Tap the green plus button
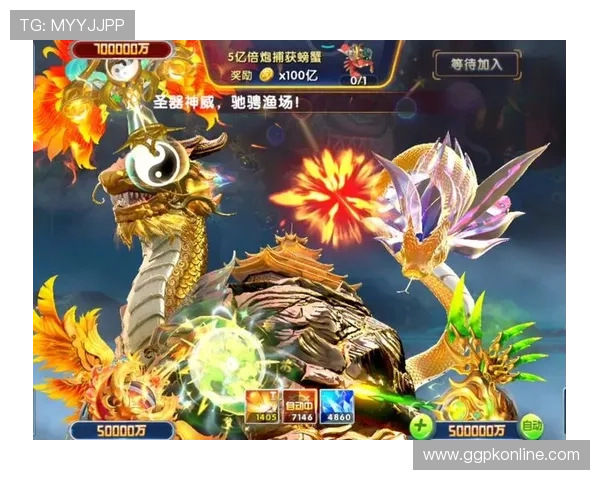This screenshot has height=480, width=600. coord(421,428)
